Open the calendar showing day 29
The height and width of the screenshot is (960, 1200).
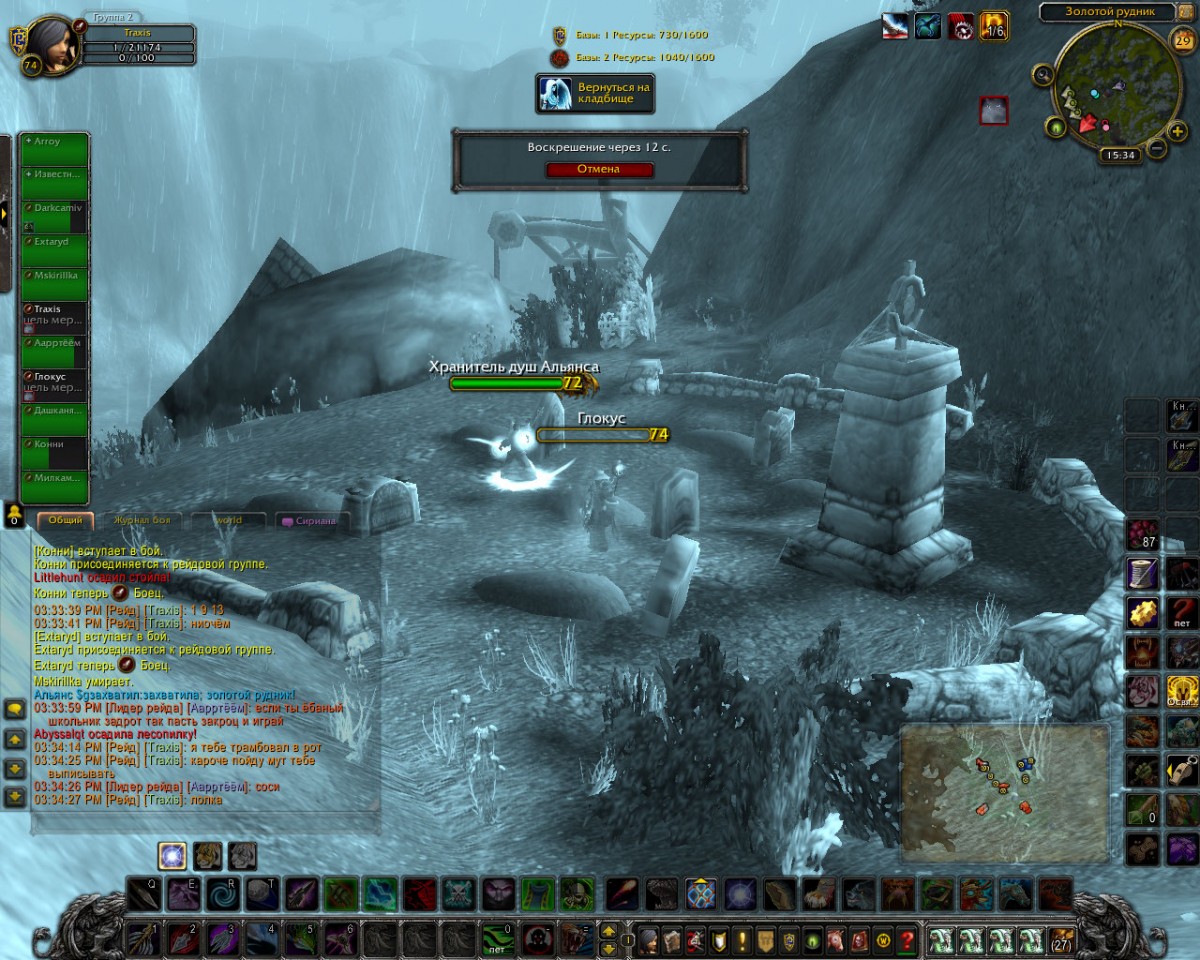pos(1183,41)
